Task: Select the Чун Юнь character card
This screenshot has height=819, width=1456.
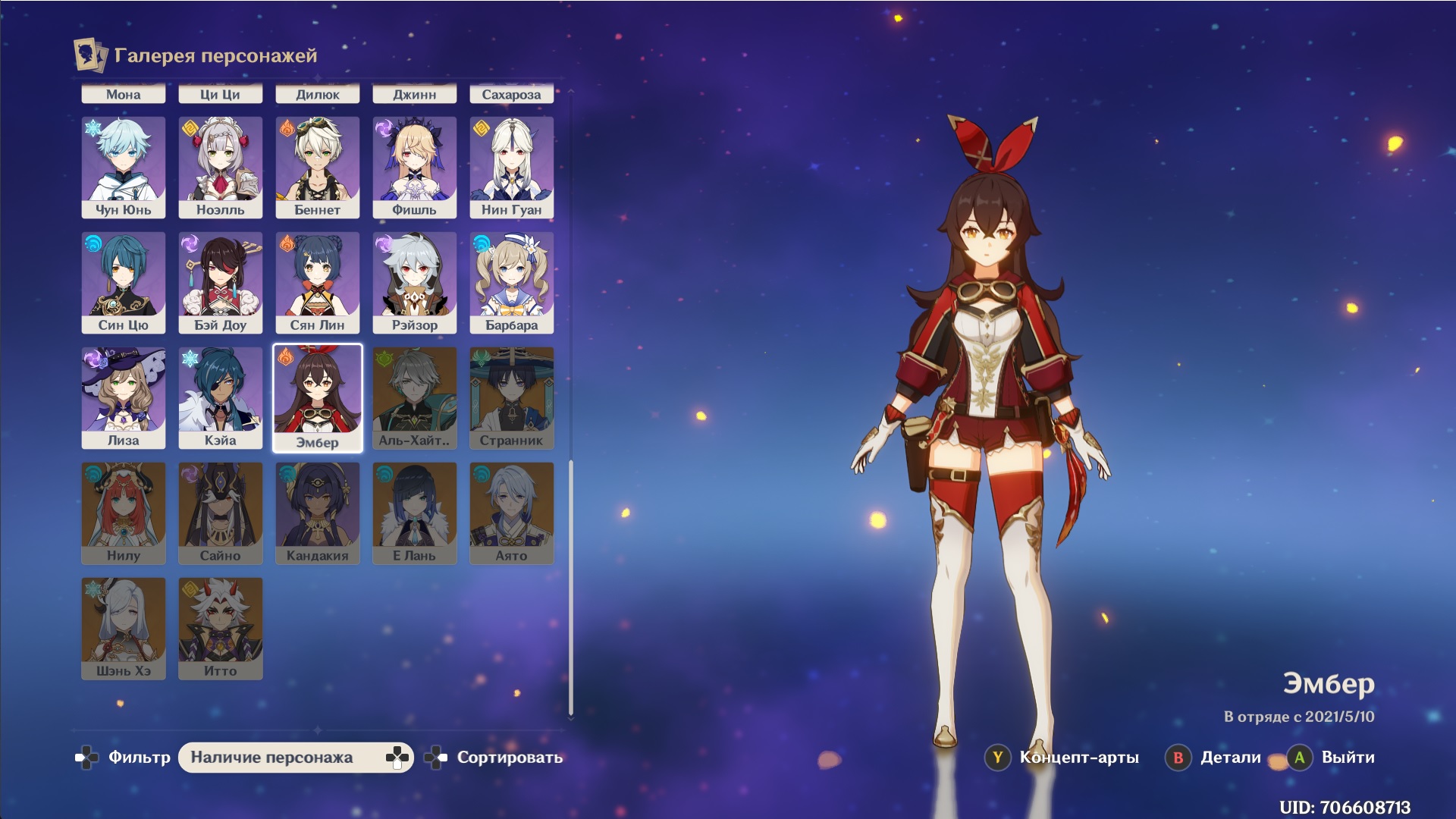Action: click(x=124, y=168)
